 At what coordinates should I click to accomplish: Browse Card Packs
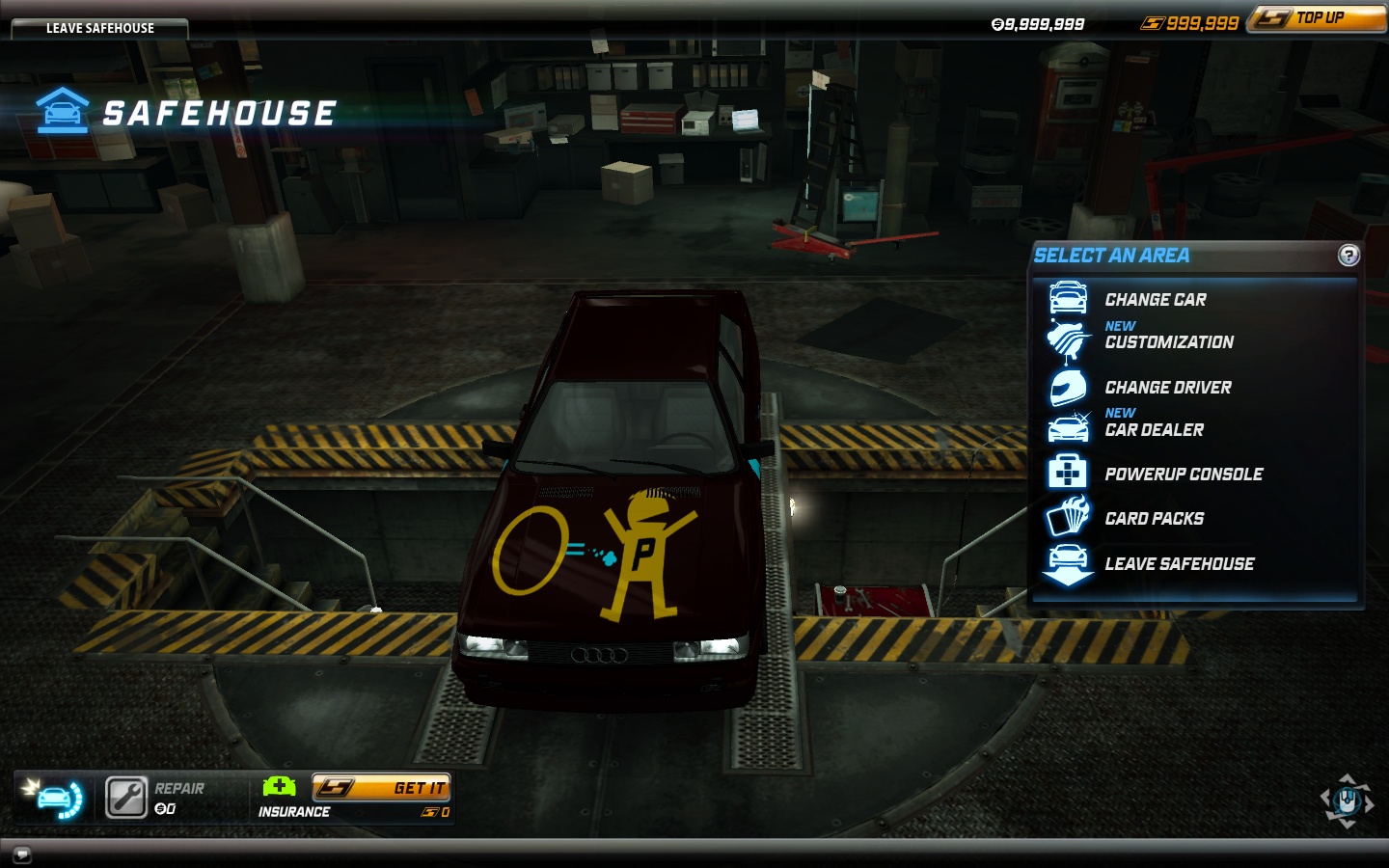[1154, 519]
